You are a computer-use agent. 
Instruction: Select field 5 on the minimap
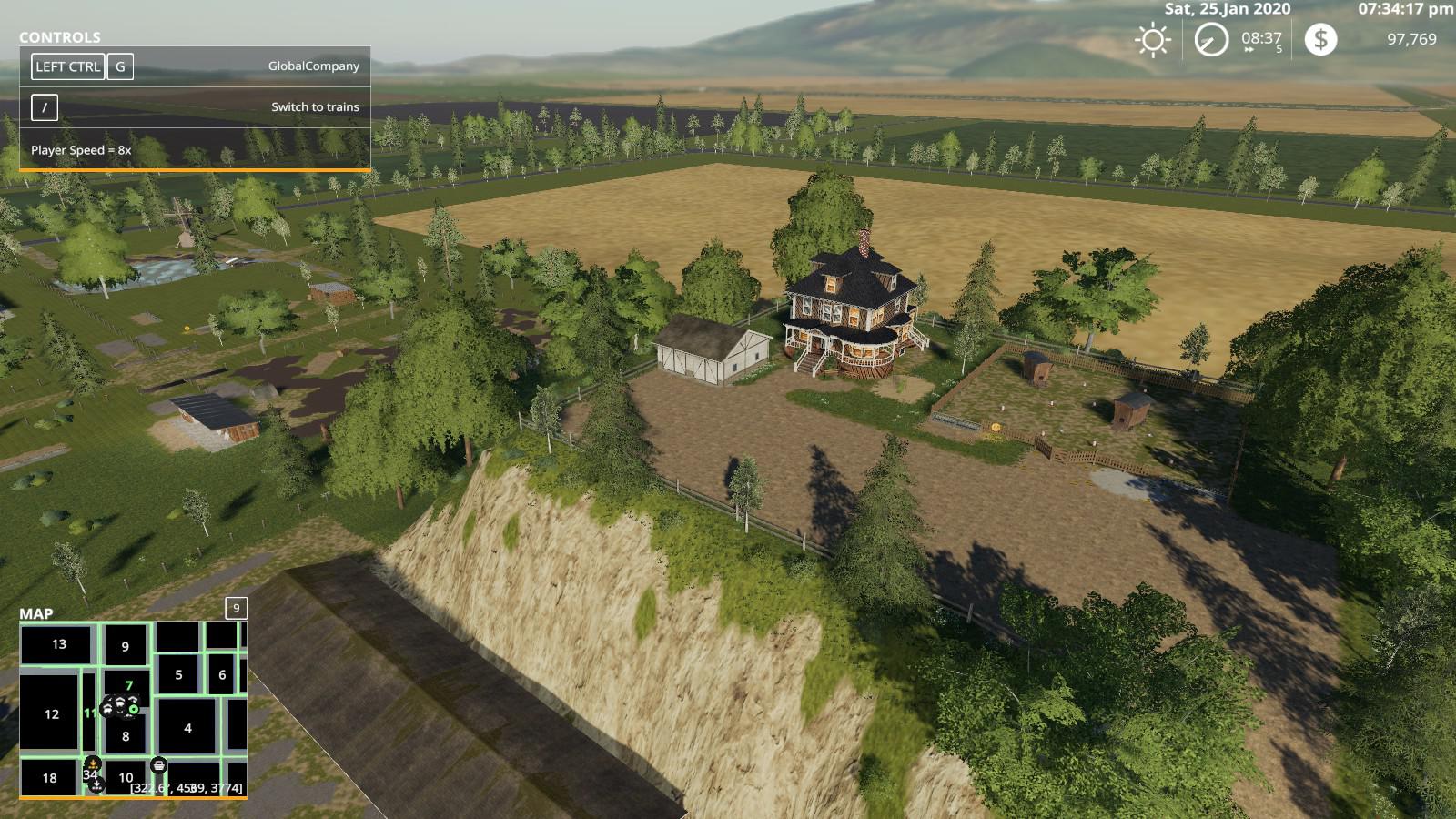click(x=178, y=674)
